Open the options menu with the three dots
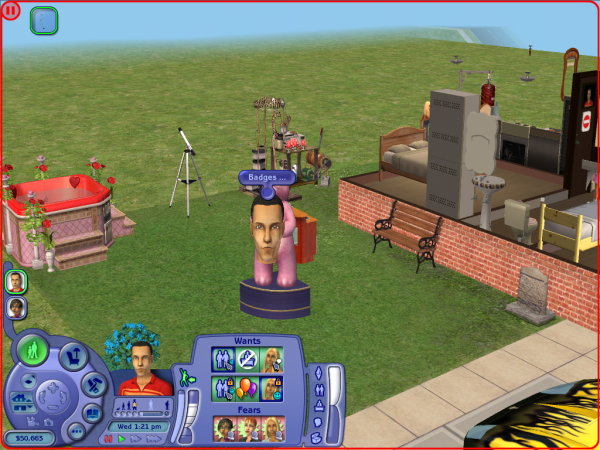Image resolution: width=600 pixels, height=450 pixels. (x=76, y=430)
